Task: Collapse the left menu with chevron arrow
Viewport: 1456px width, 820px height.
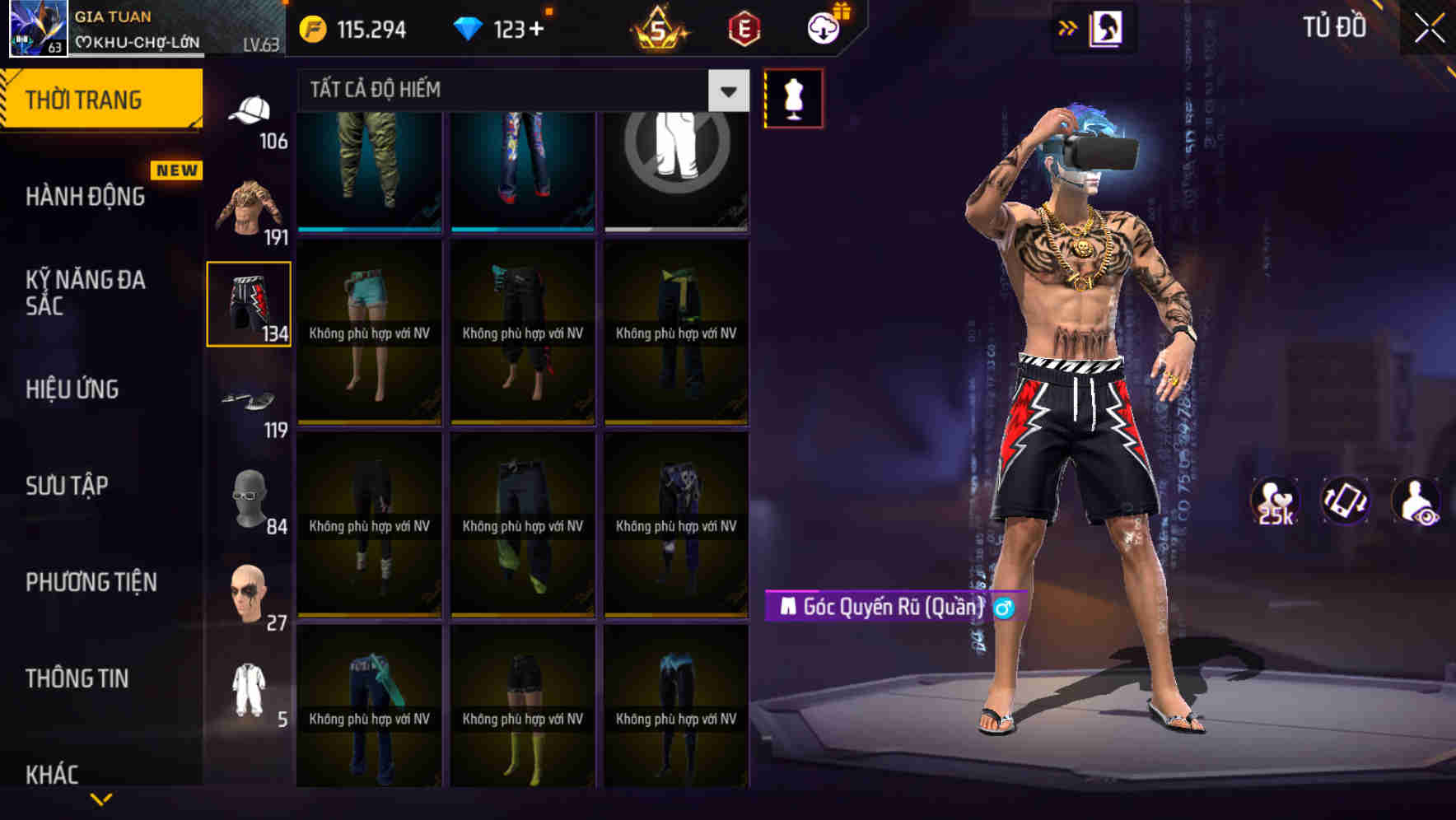Action: pos(99,800)
